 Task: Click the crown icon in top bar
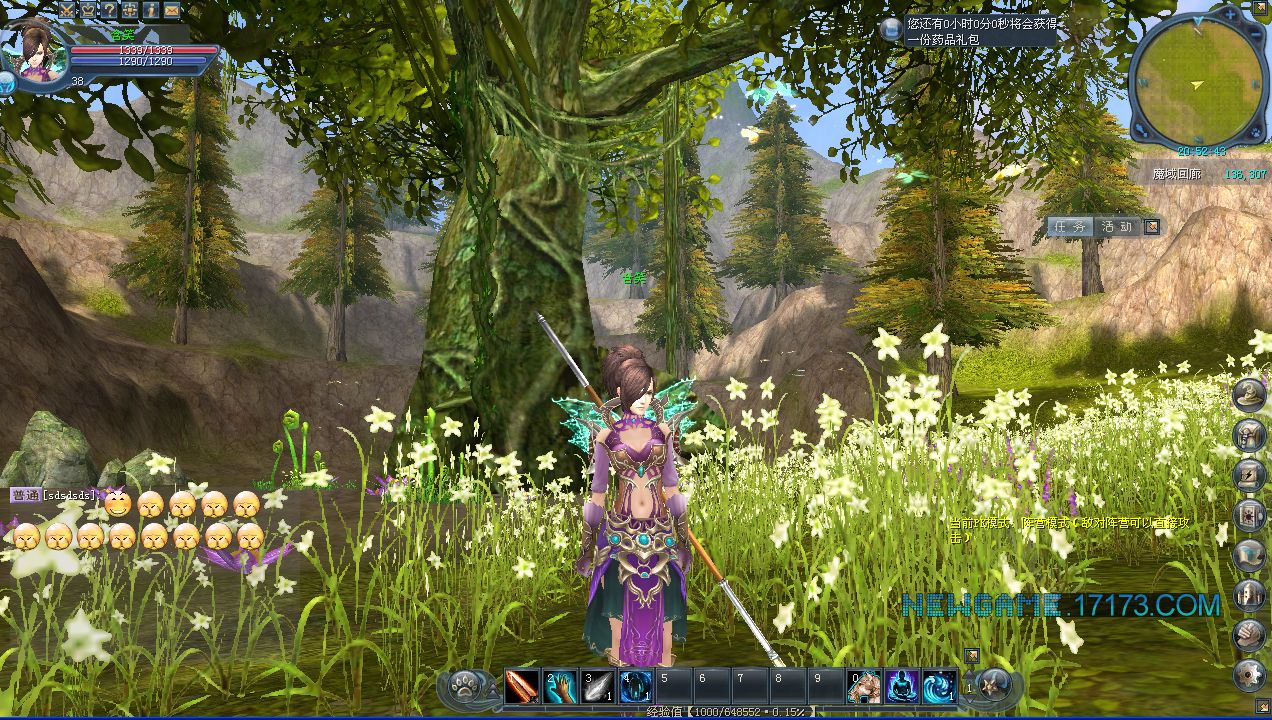coord(89,9)
